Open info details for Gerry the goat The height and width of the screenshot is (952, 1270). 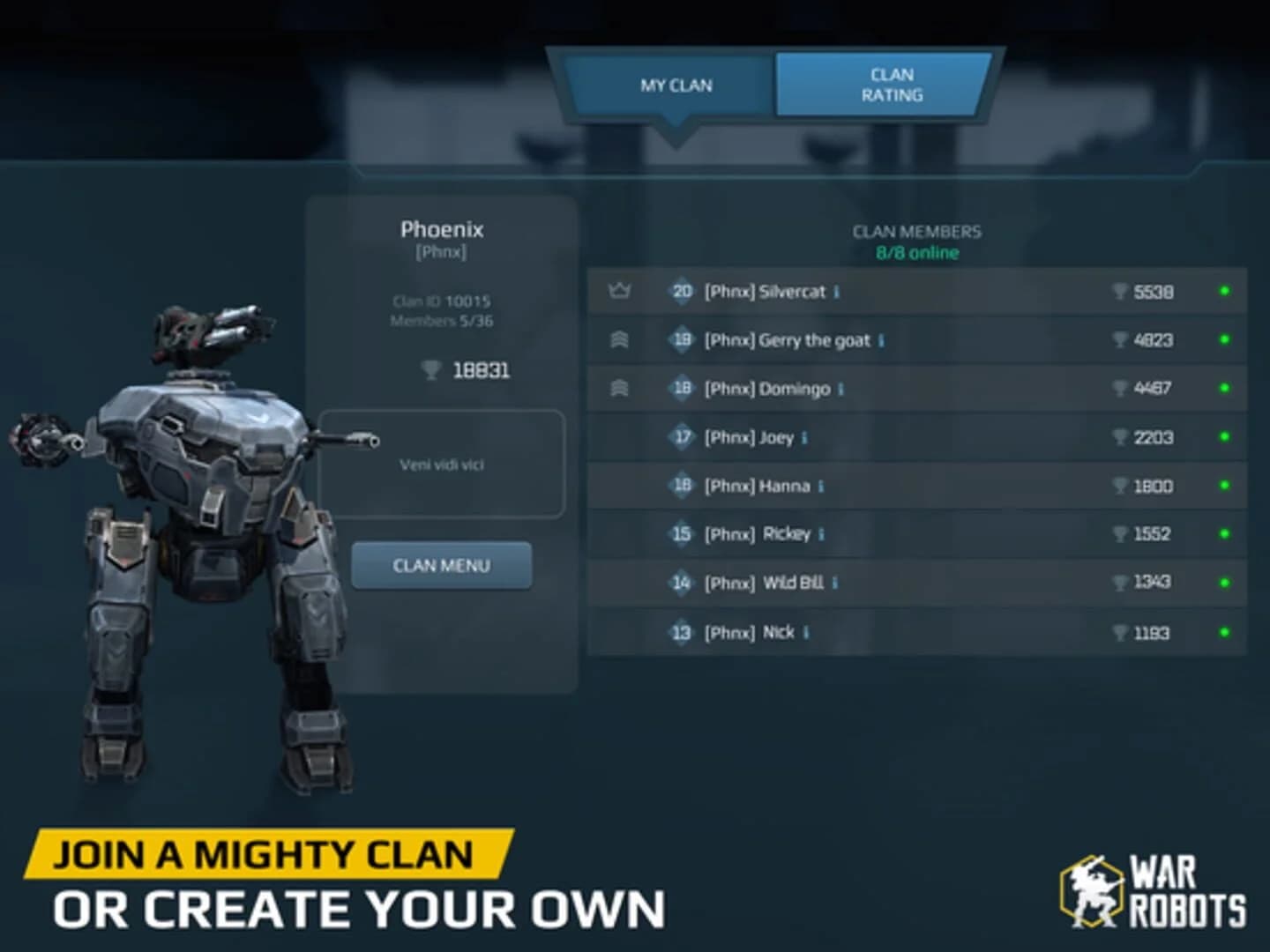[882, 340]
